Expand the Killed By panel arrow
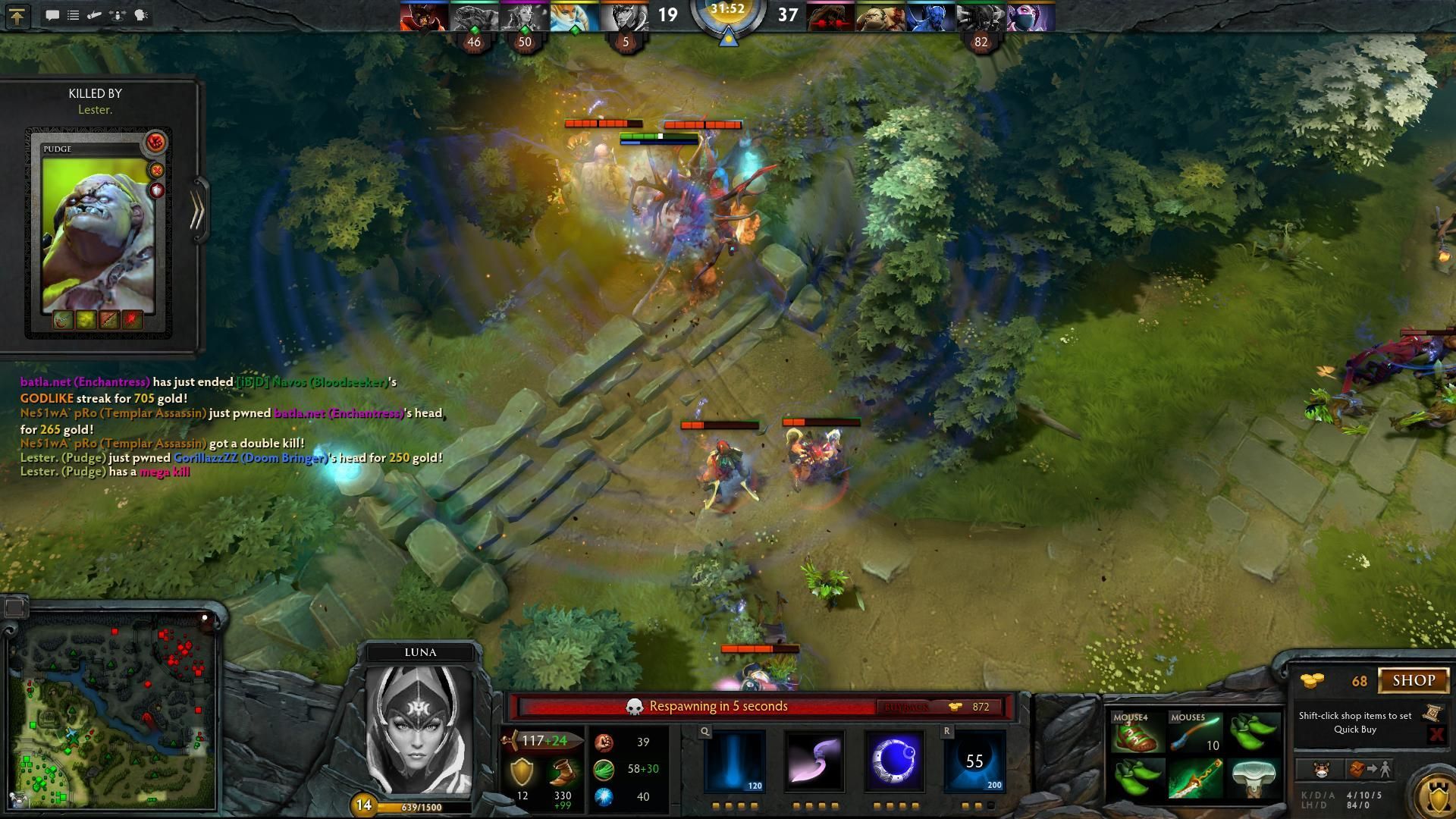Image resolution: width=1456 pixels, height=819 pixels. [198, 211]
